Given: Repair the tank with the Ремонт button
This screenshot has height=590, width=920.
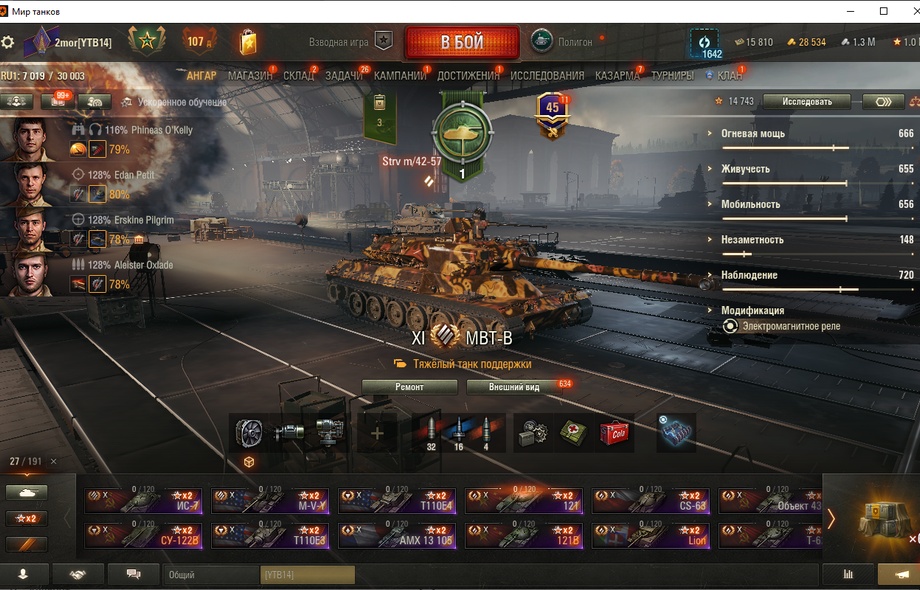Looking at the screenshot, I should tap(409, 386).
